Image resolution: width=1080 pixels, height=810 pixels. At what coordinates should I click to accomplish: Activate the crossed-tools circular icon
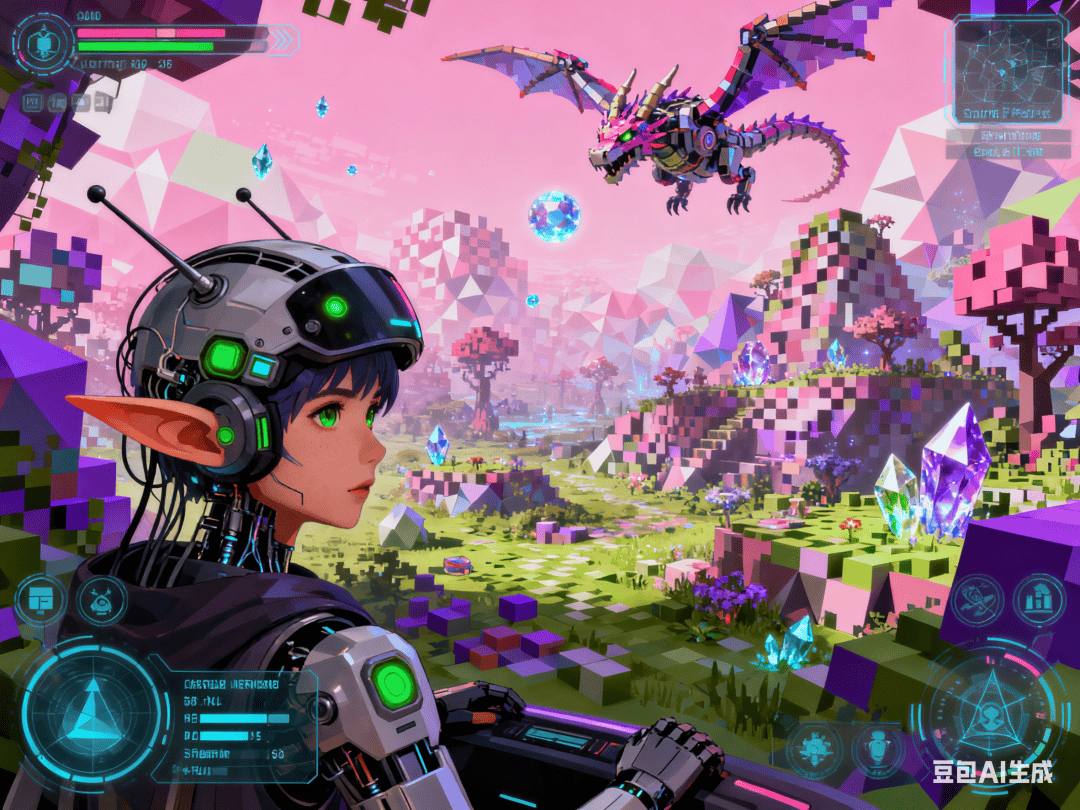pyautogui.click(x=974, y=600)
